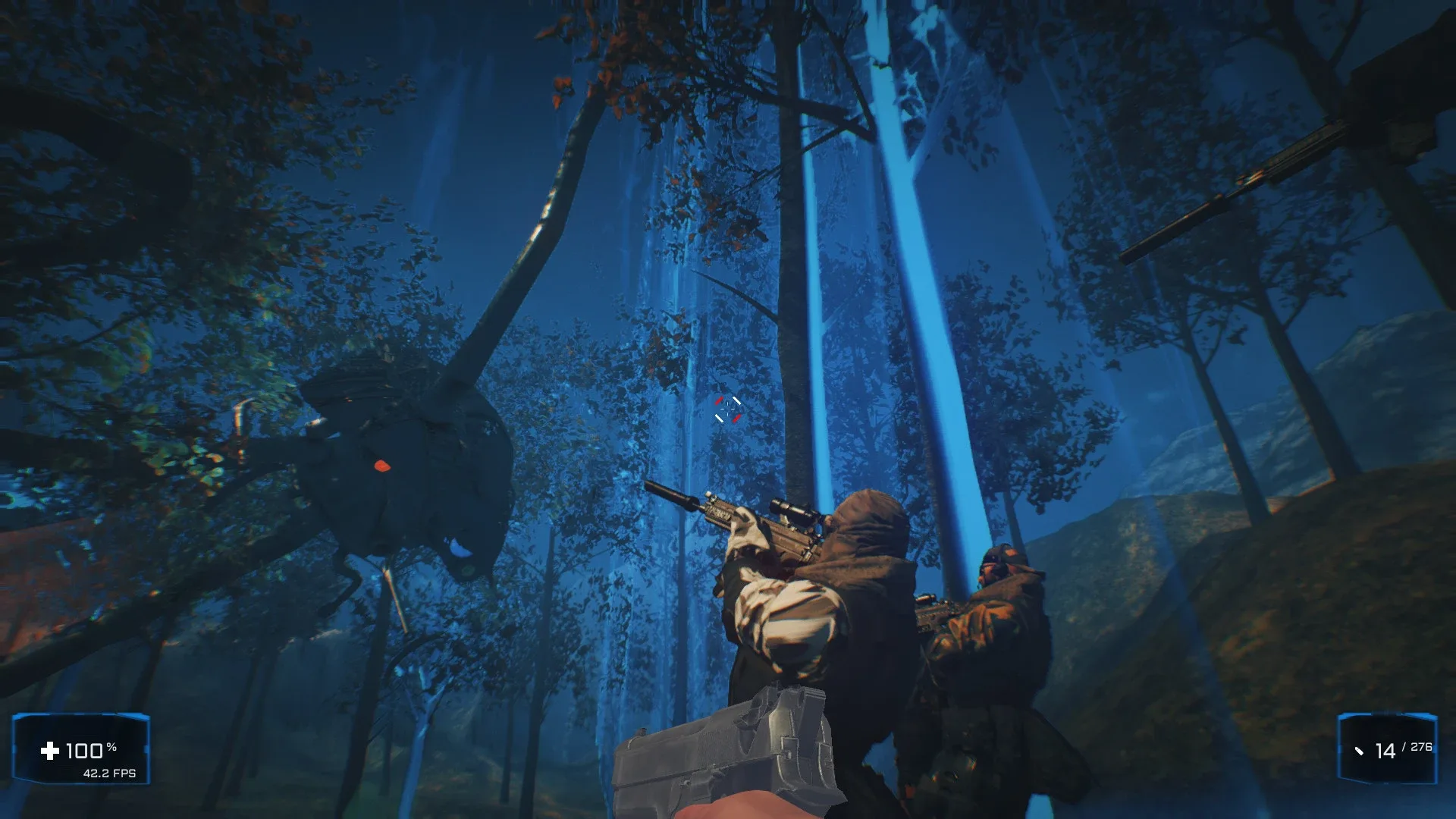1456x819 pixels.
Task: Click the percent symbol beside the health number
Action: pyautogui.click(x=111, y=748)
